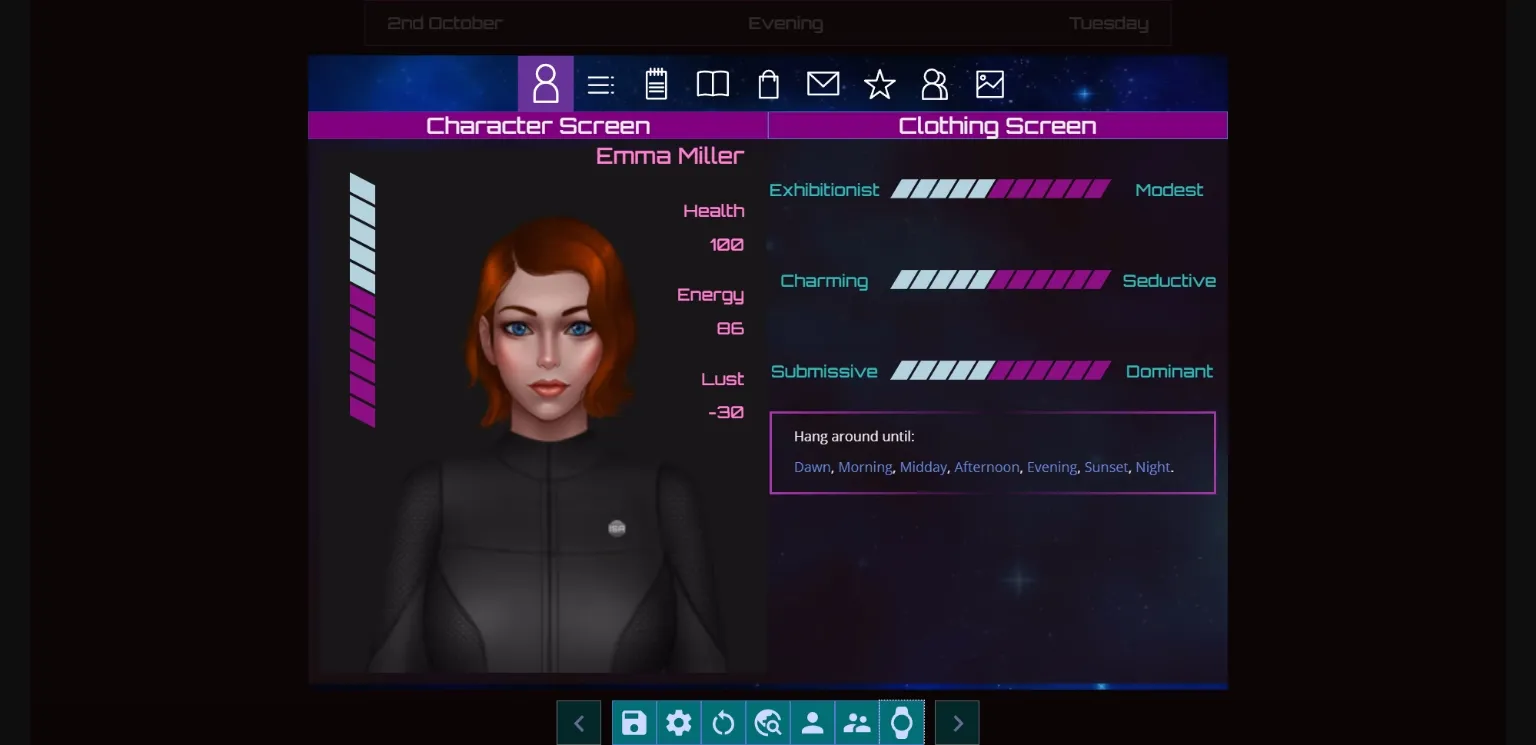Open the notepad journal icon
This screenshot has height=745, width=1536.
click(x=656, y=84)
